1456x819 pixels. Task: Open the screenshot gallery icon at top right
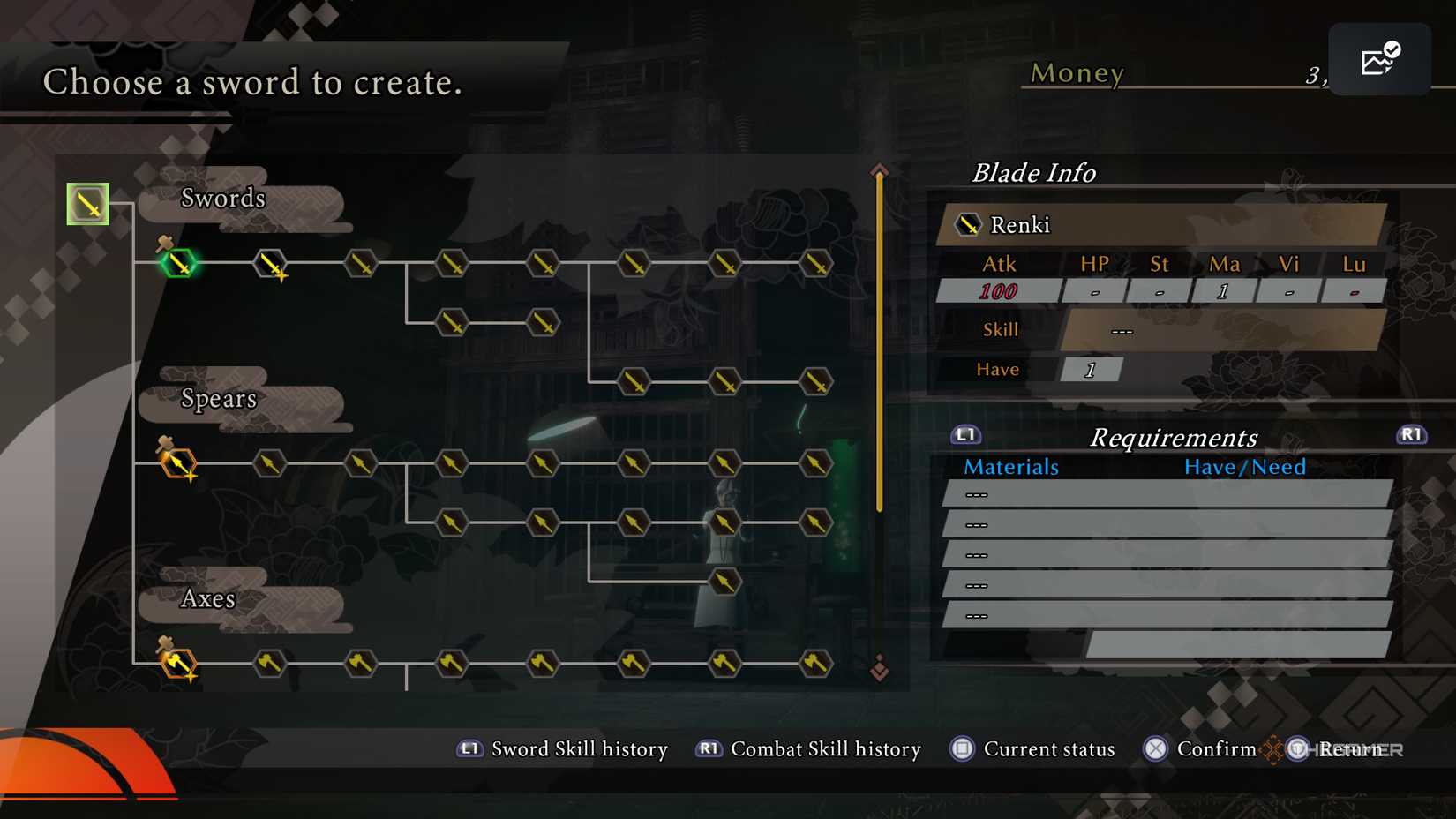click(1379, 58)
